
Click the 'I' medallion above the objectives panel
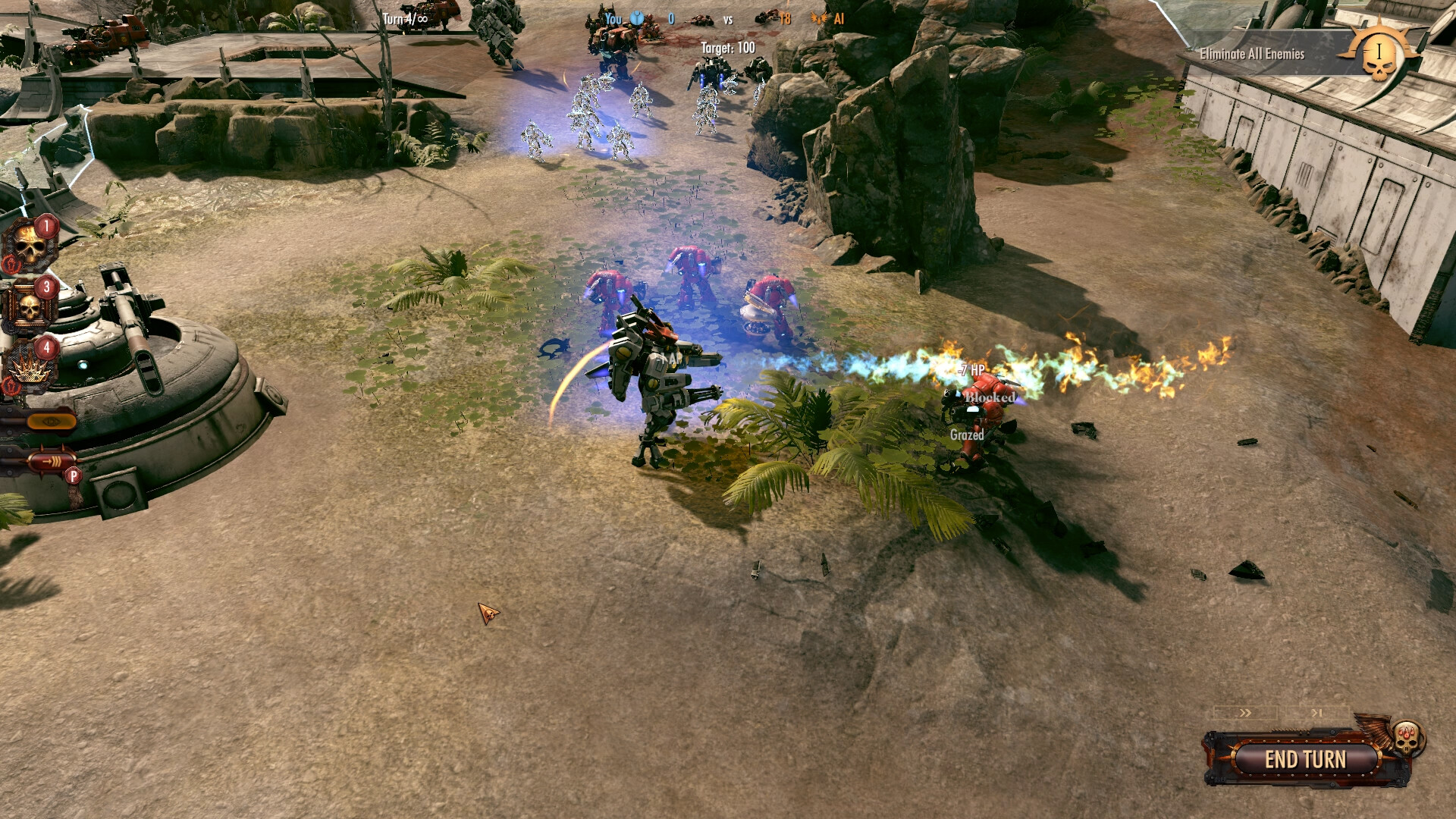click(1379, 52)
